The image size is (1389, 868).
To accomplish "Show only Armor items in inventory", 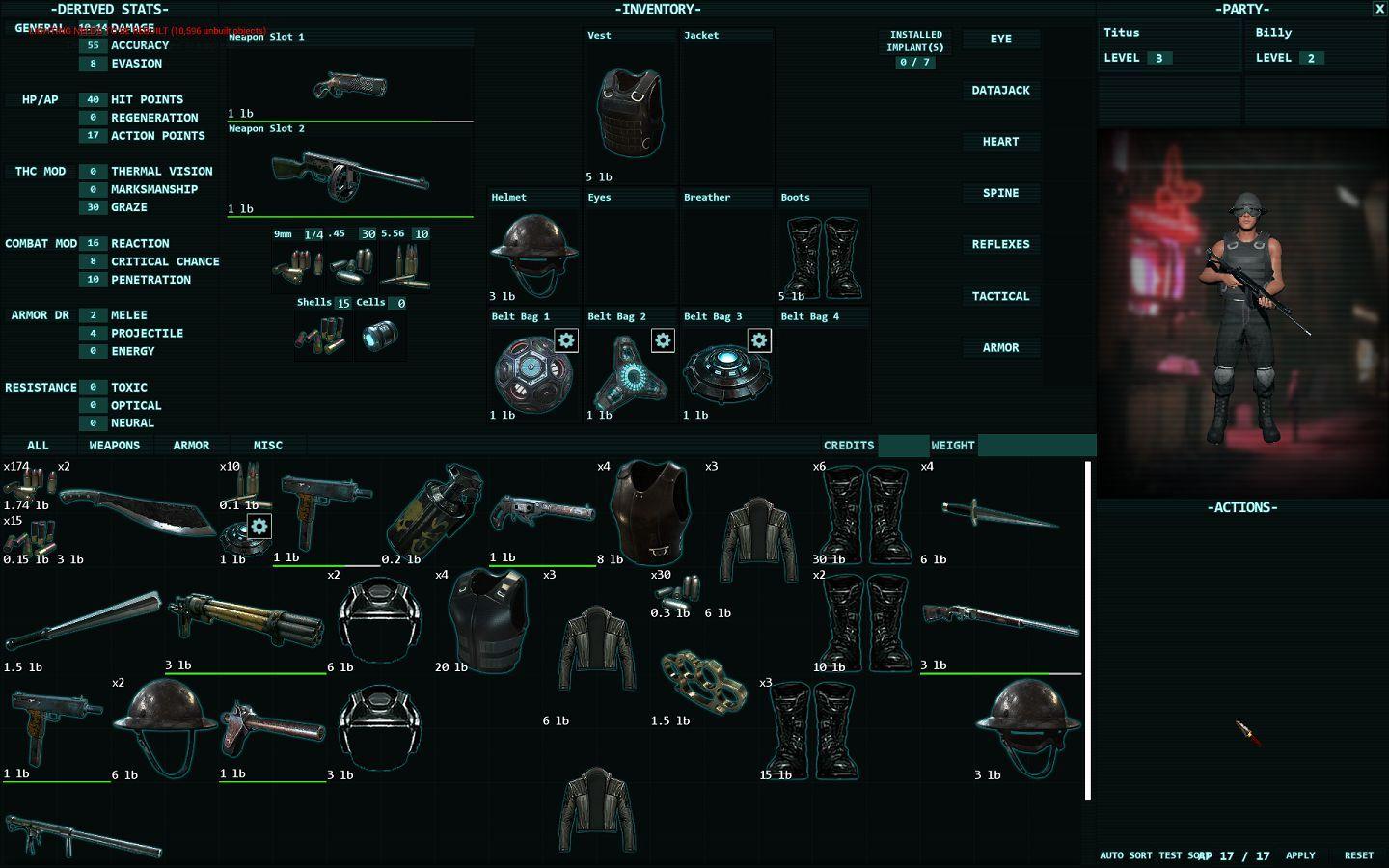I will coord(191,446).
